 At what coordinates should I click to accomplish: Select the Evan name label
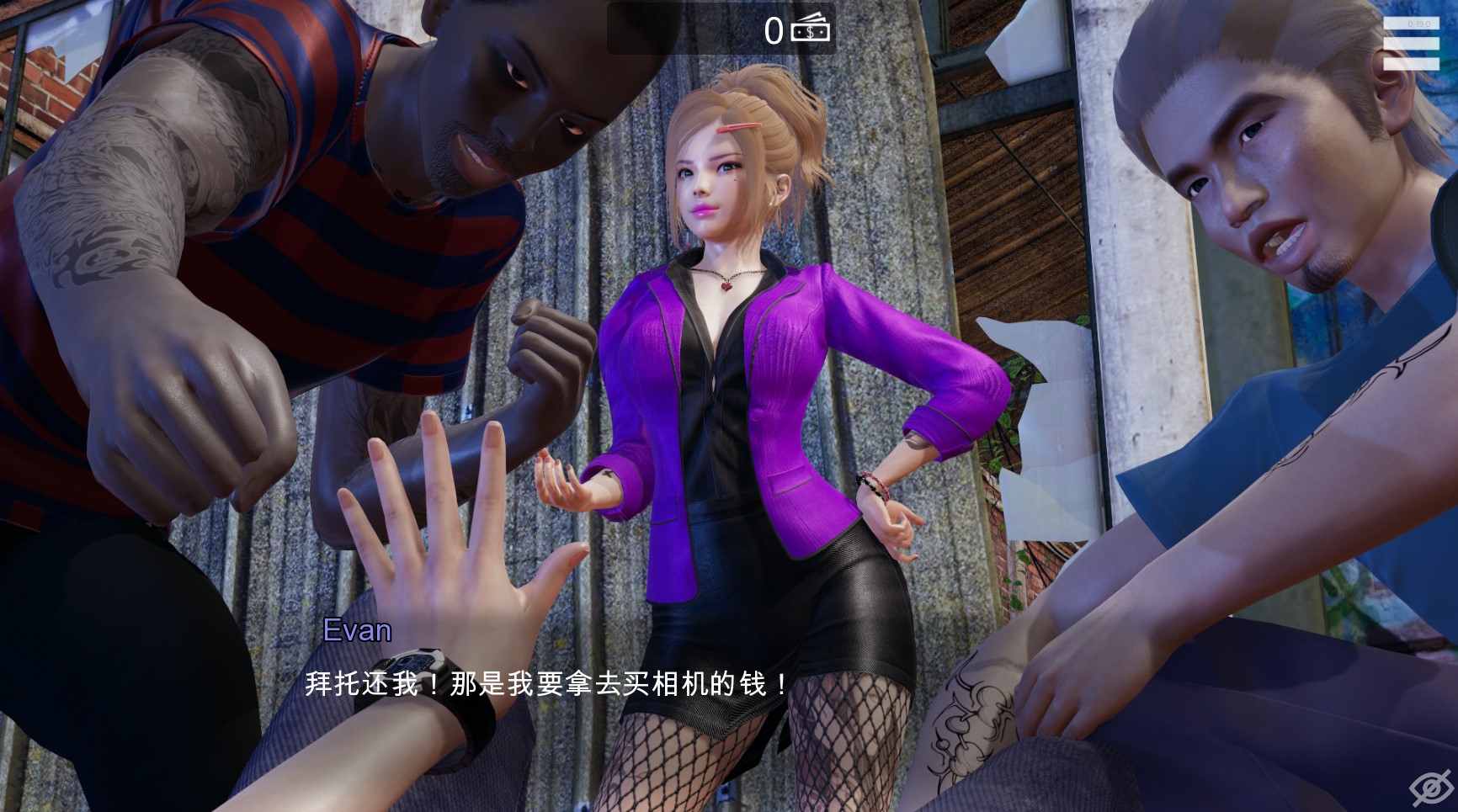pos(357,631)
